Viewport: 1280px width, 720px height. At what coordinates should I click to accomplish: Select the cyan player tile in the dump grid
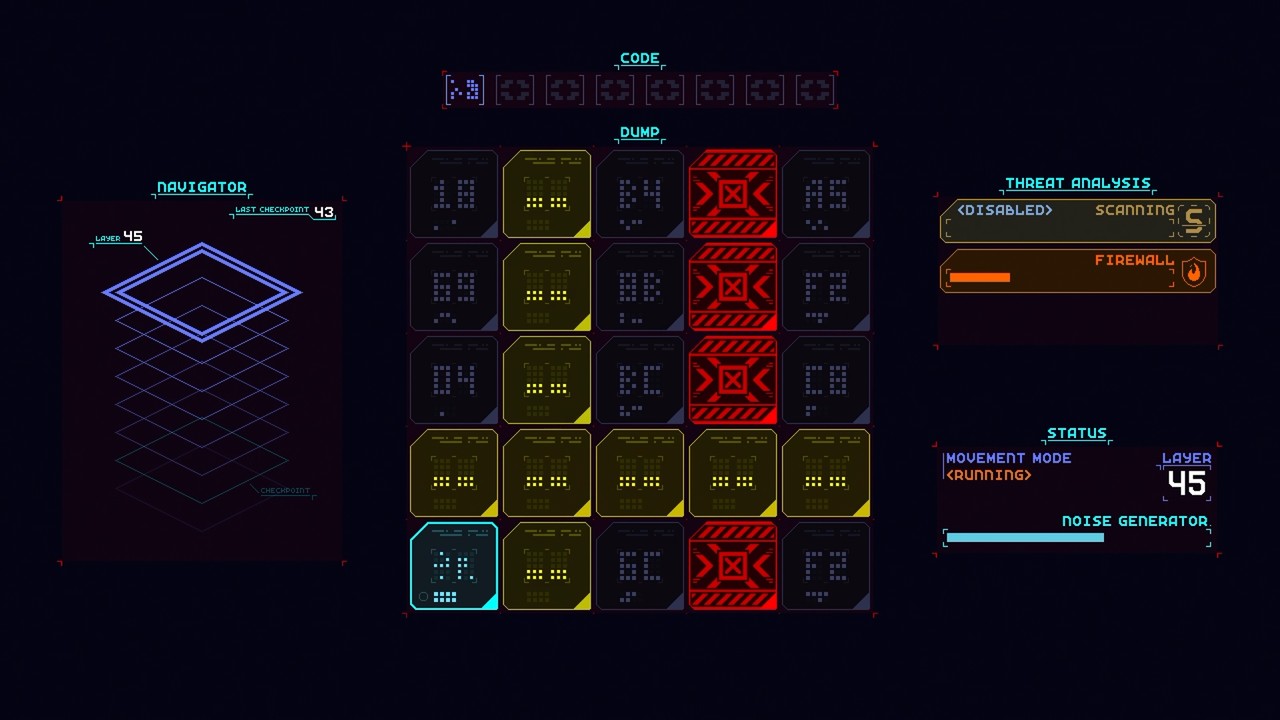click(x=453, y=567)
